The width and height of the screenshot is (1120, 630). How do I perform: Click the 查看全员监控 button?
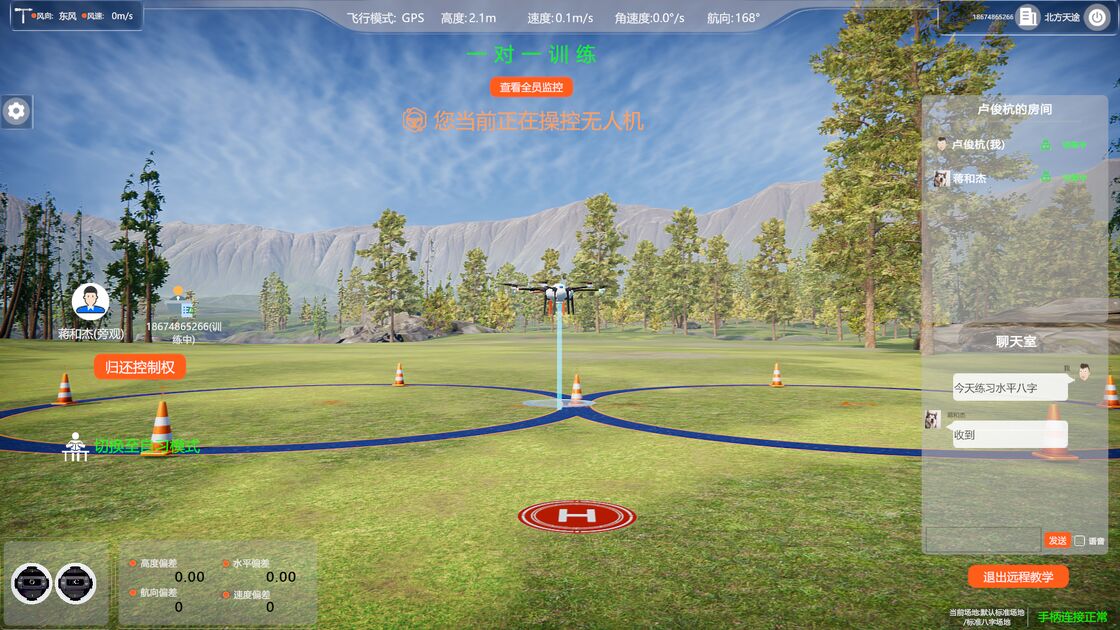coord(532,88)
